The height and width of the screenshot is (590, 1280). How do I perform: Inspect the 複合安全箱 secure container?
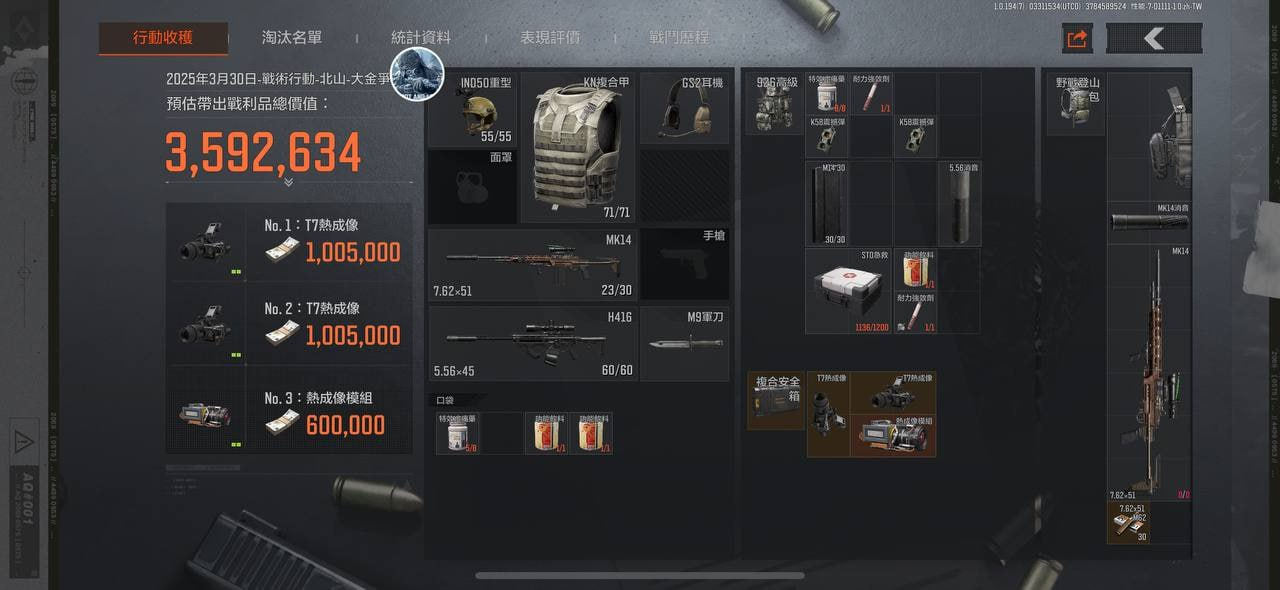pyautogui.click(x=777, y=400)
